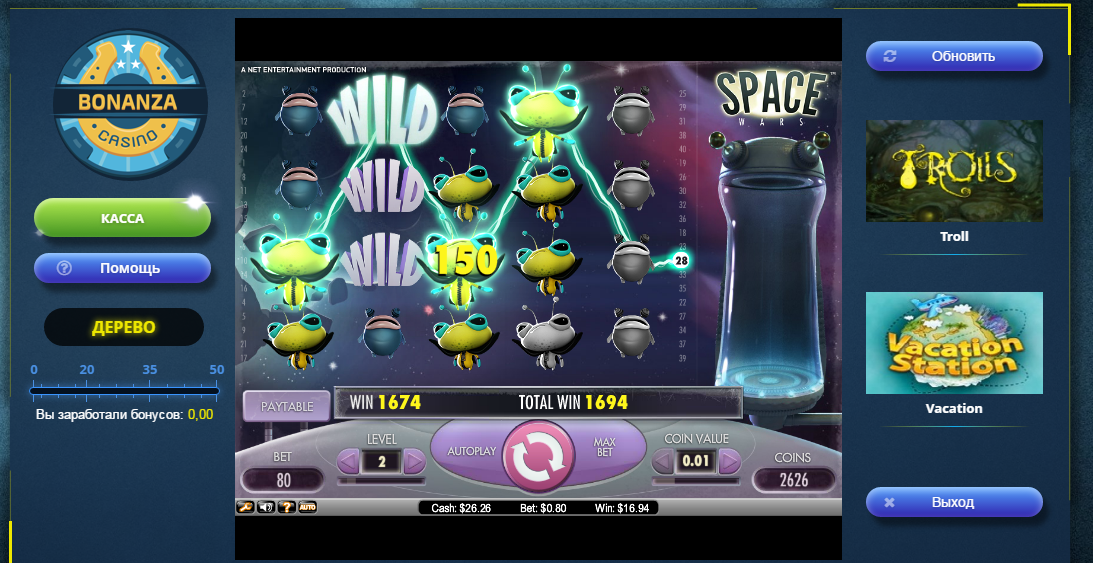This screenshot has height=563, width=1093.
Task: Decrease the bet level
Action: click(348, 461)
